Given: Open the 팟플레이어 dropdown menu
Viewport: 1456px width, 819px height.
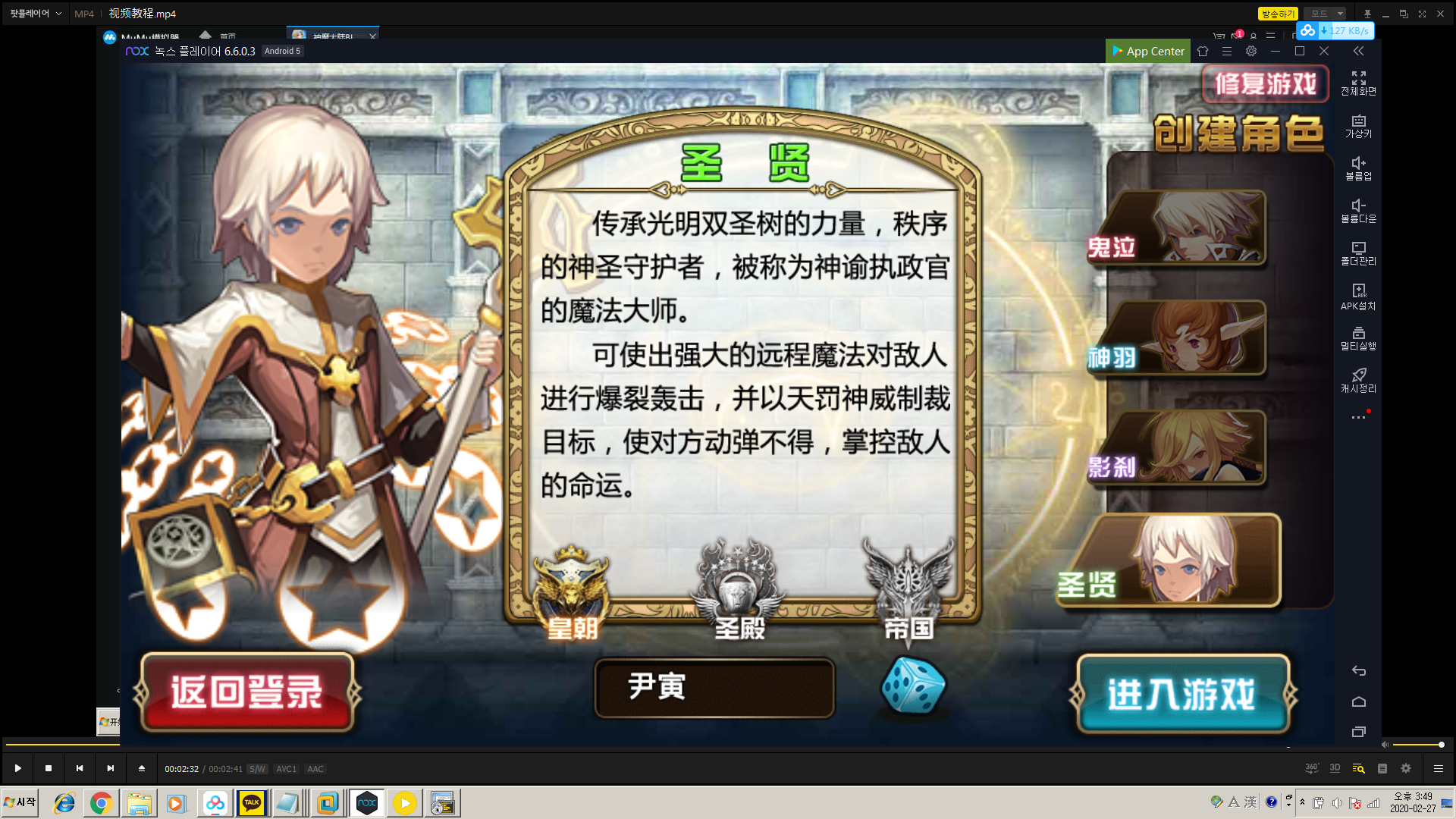Looking at the screenshot, I should point(33,13).
